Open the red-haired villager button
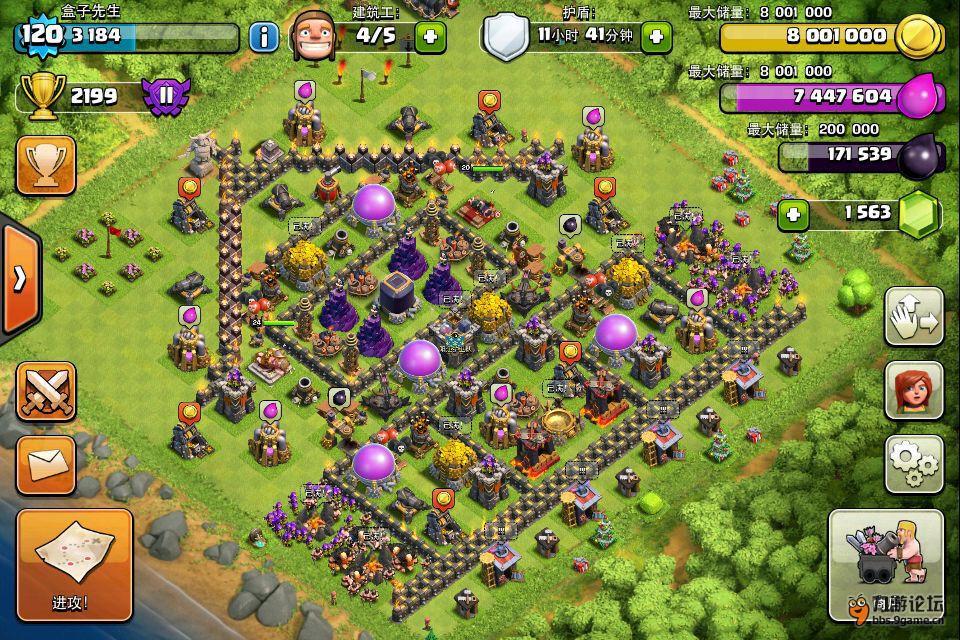Viewport: 960px width, 640px height. coord(914,390)
